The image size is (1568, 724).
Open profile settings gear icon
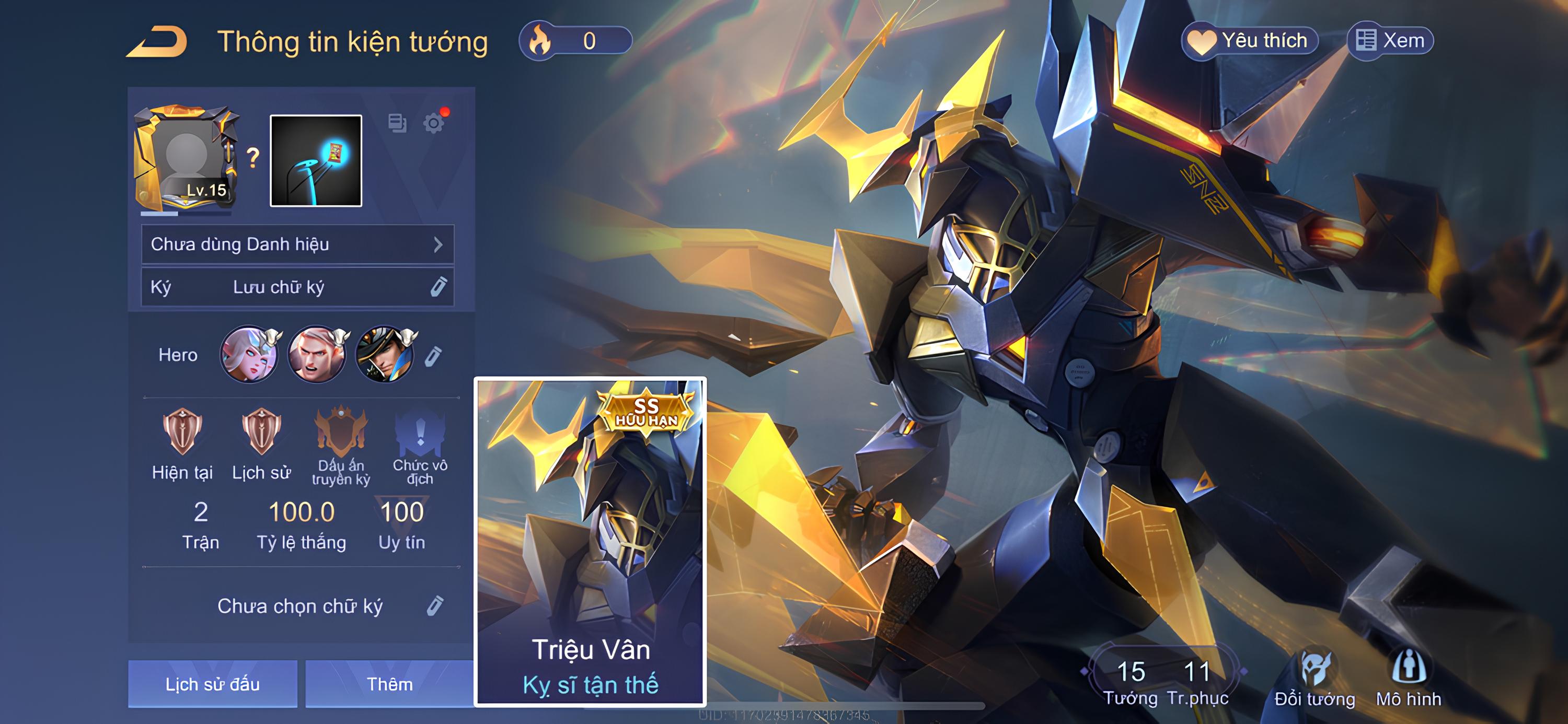pos(433,123)
